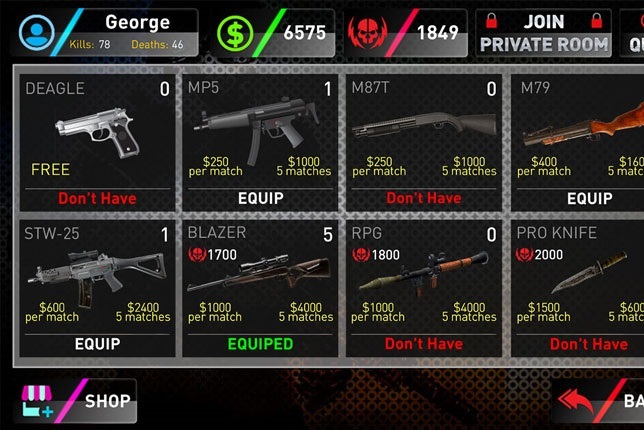The height and width of the screenshot is (430, 644).
Task: Pick the RPG launcher card
Action: pos(423,280)
